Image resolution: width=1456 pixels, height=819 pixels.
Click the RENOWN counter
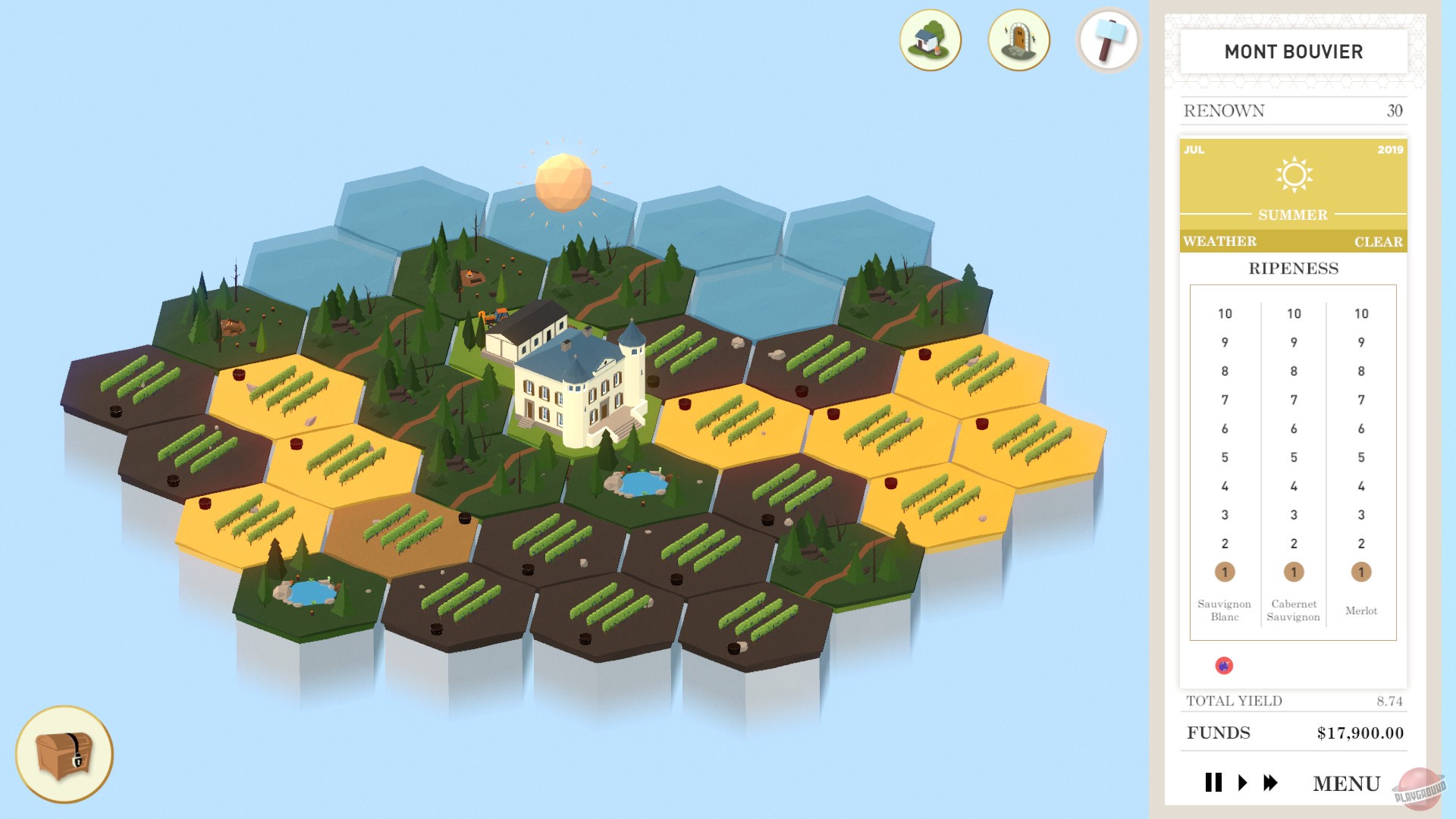[1294, 110]
